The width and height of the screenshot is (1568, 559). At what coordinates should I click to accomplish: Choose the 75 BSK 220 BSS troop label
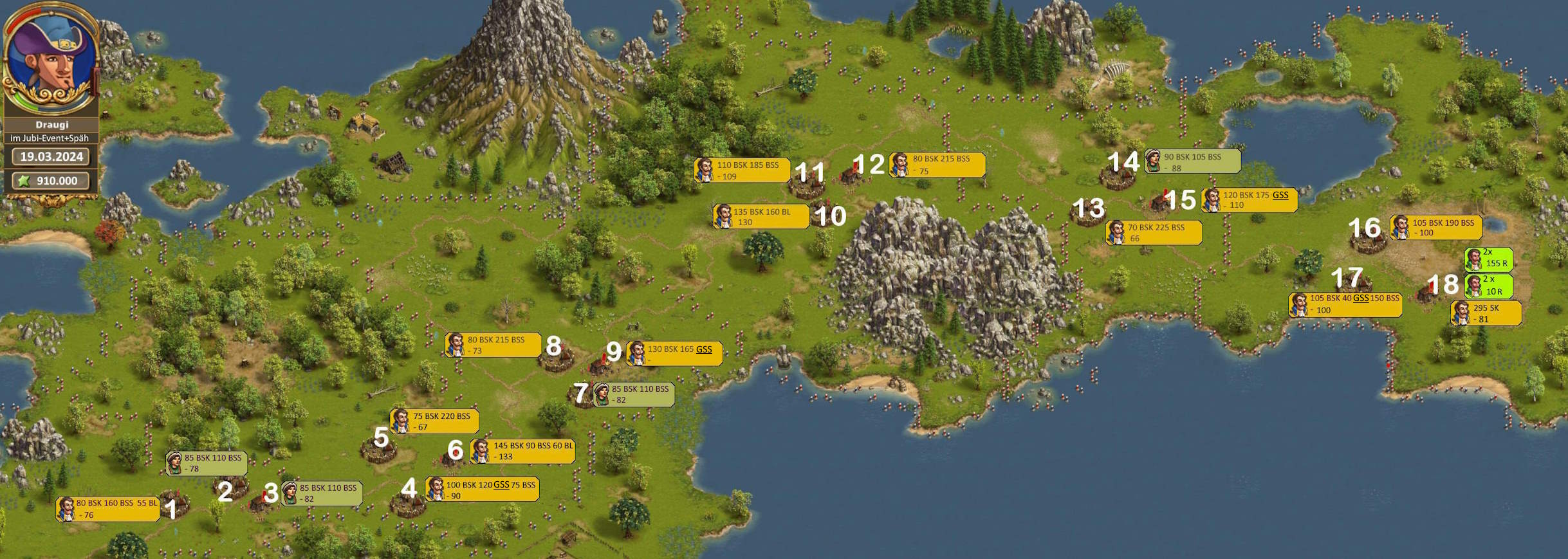pos(434,421)
